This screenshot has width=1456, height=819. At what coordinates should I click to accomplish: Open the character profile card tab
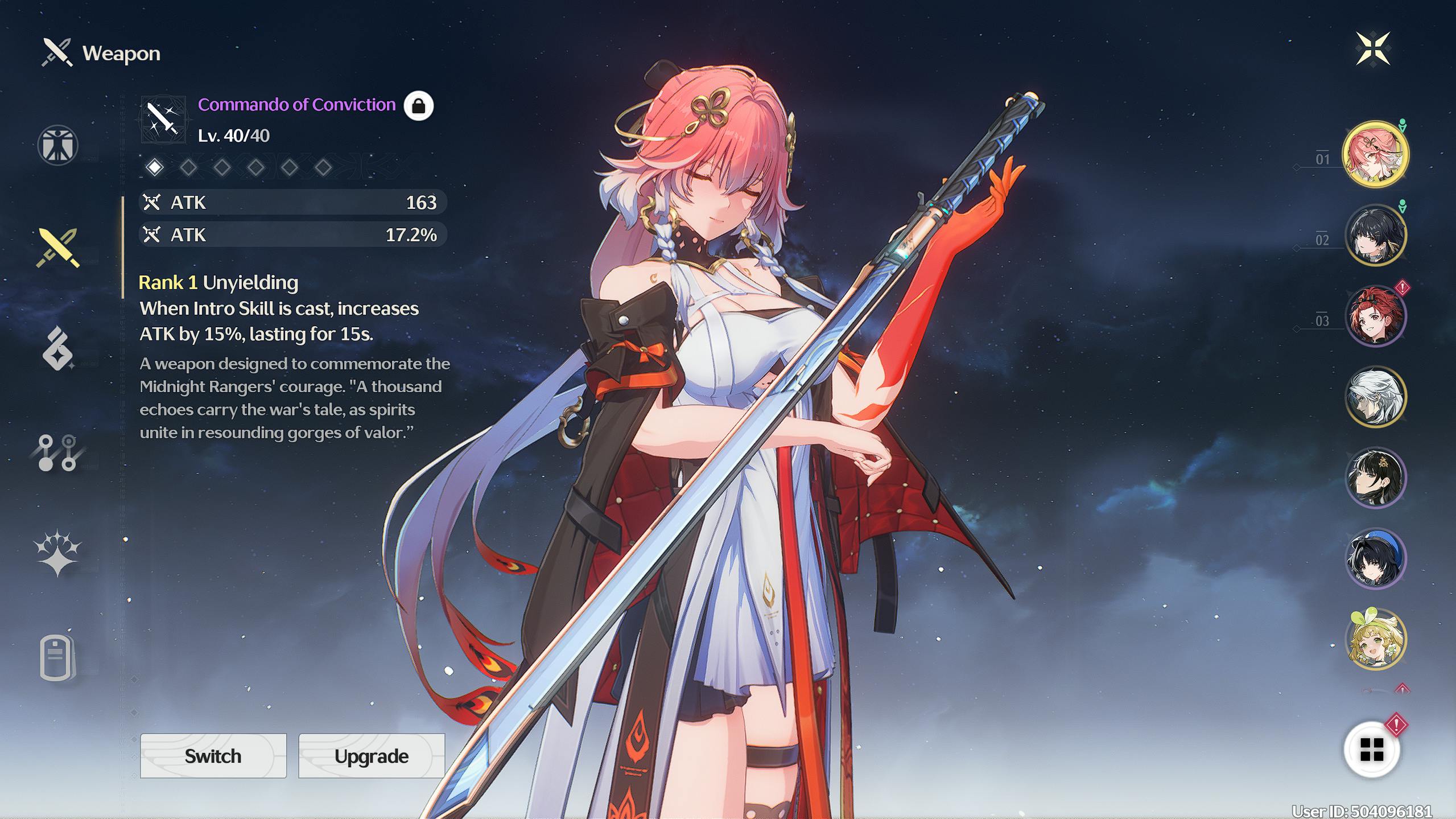57,657
